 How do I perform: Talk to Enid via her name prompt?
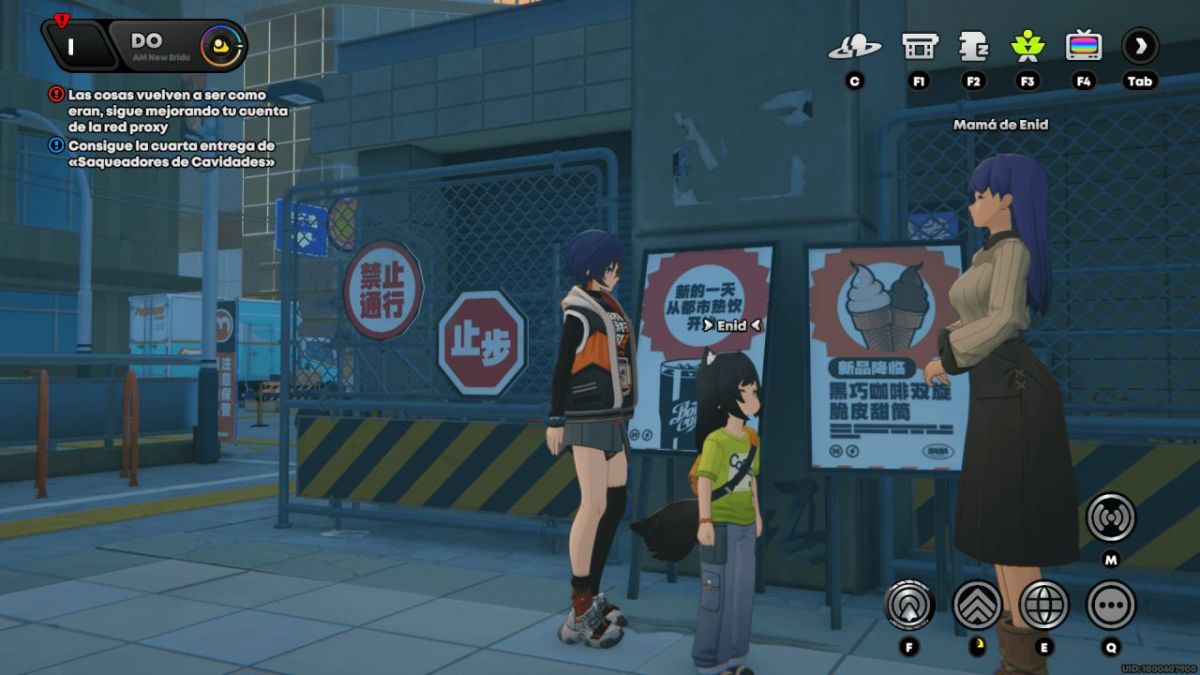point(731,325)
